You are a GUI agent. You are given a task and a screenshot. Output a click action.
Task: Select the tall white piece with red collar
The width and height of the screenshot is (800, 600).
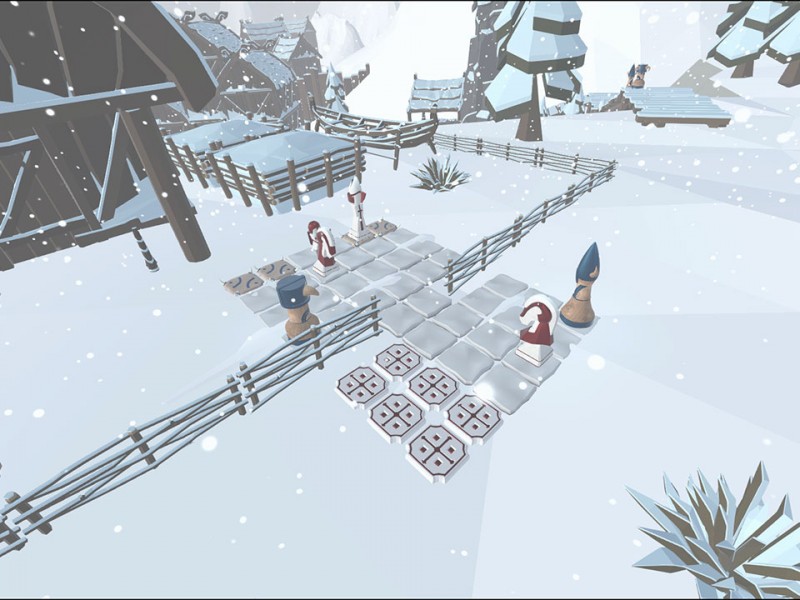point(356,211)
